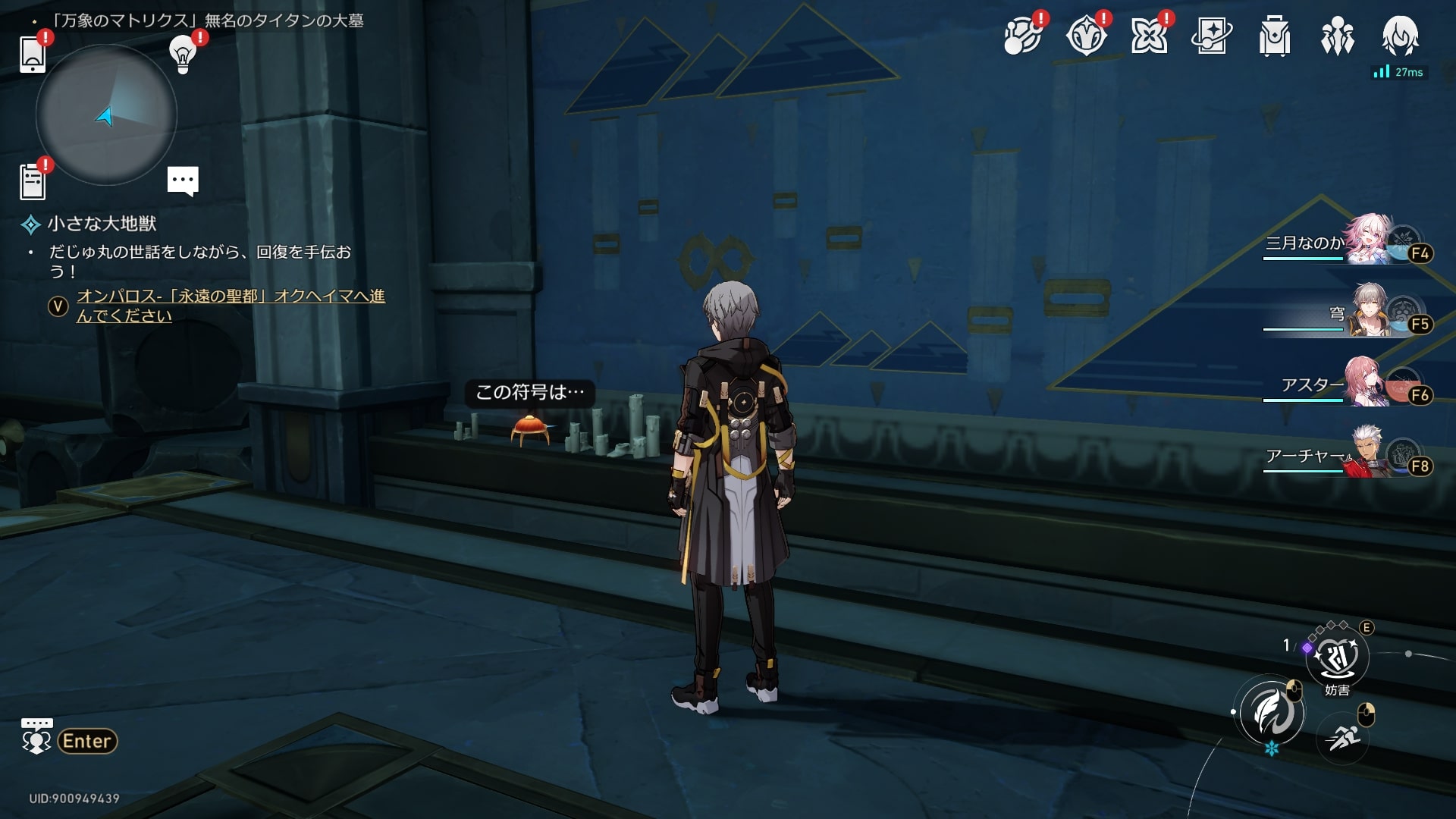
Task: Open the backpack inventory
Action: [1275, 36]
